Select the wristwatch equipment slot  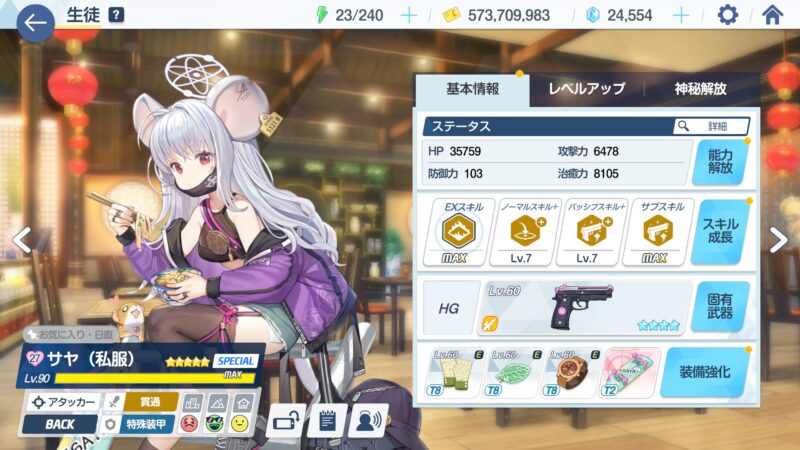[572, 373]
